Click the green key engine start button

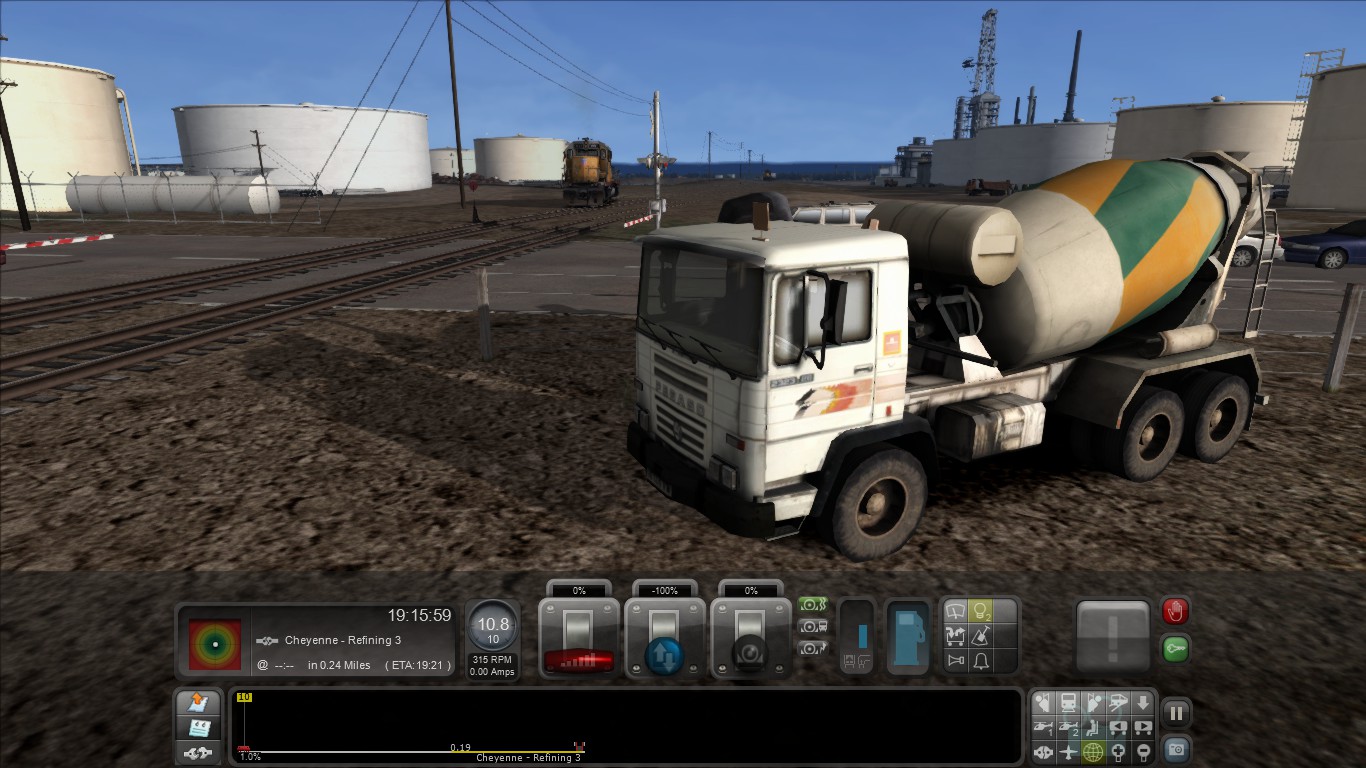pos(1175,649)
